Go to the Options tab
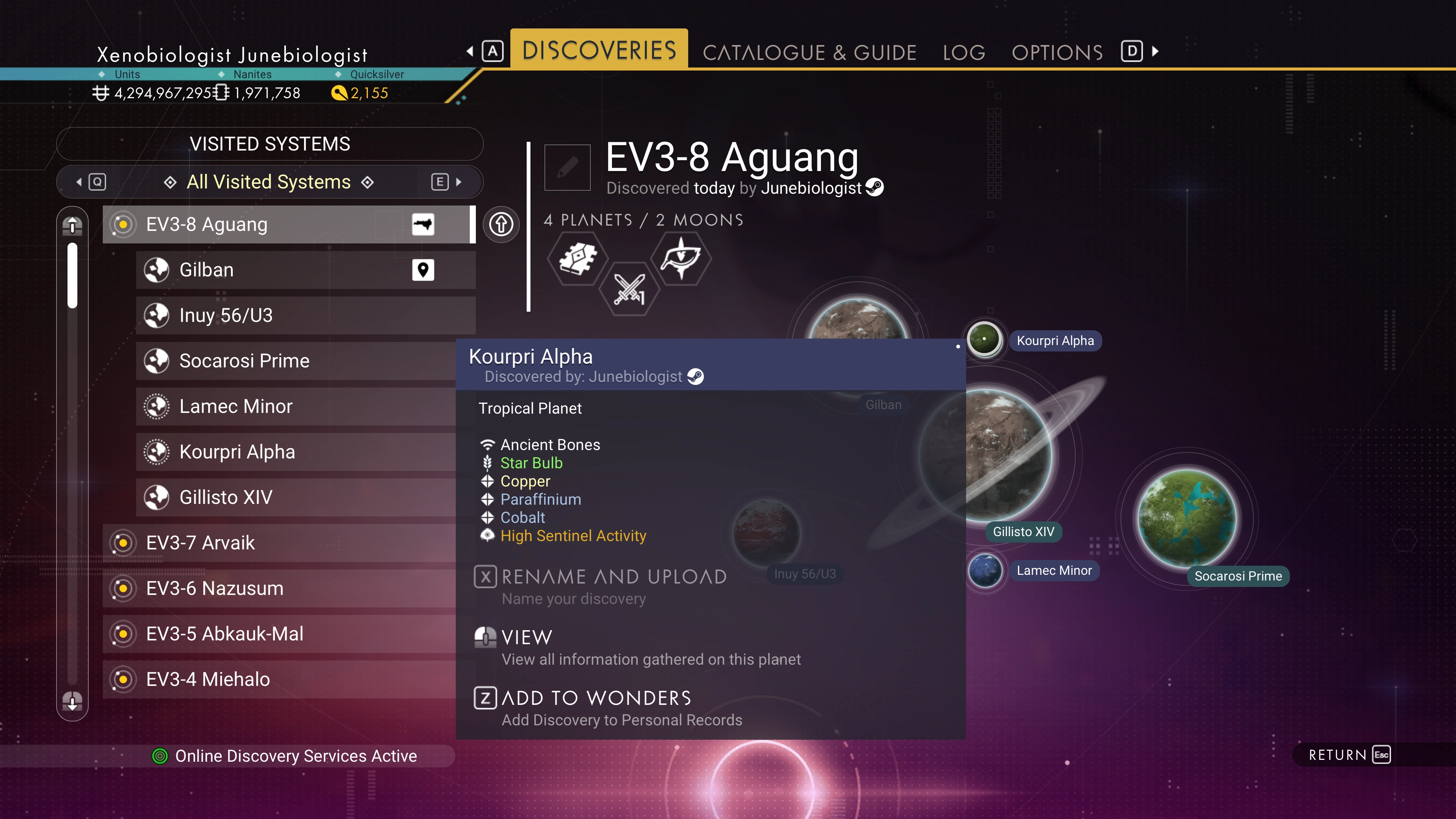This screenshot has width=1456, height=819. point(1057,53)
